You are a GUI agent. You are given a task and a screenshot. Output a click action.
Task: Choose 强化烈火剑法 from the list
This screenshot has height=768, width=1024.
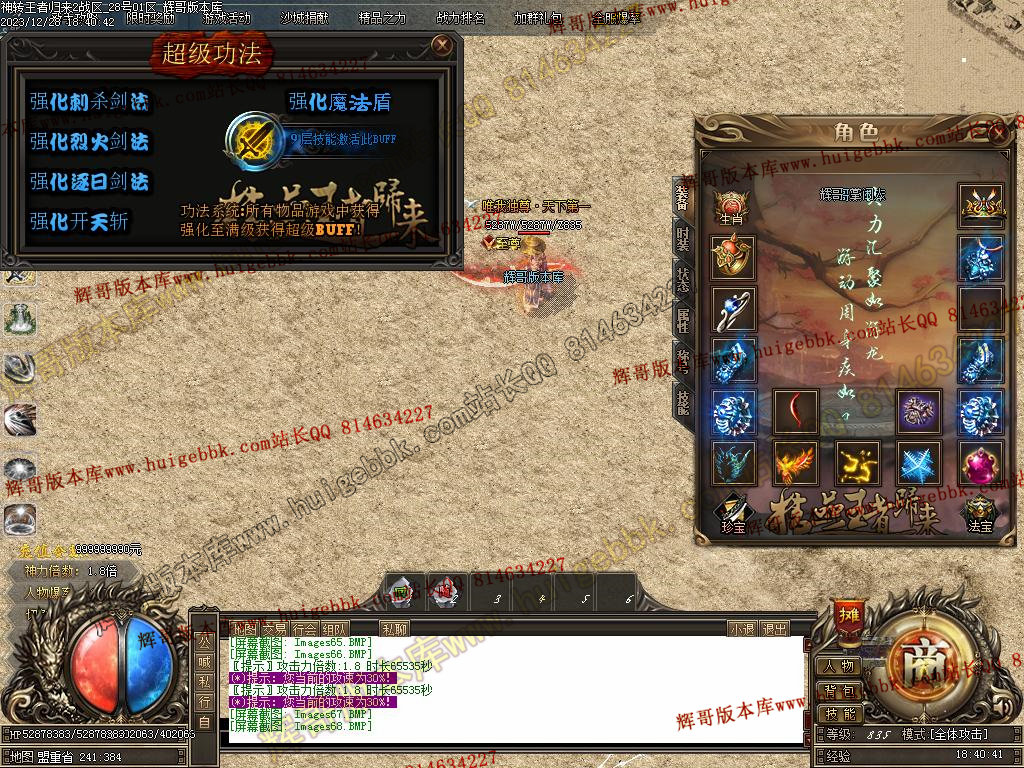(x=89, y=142)
